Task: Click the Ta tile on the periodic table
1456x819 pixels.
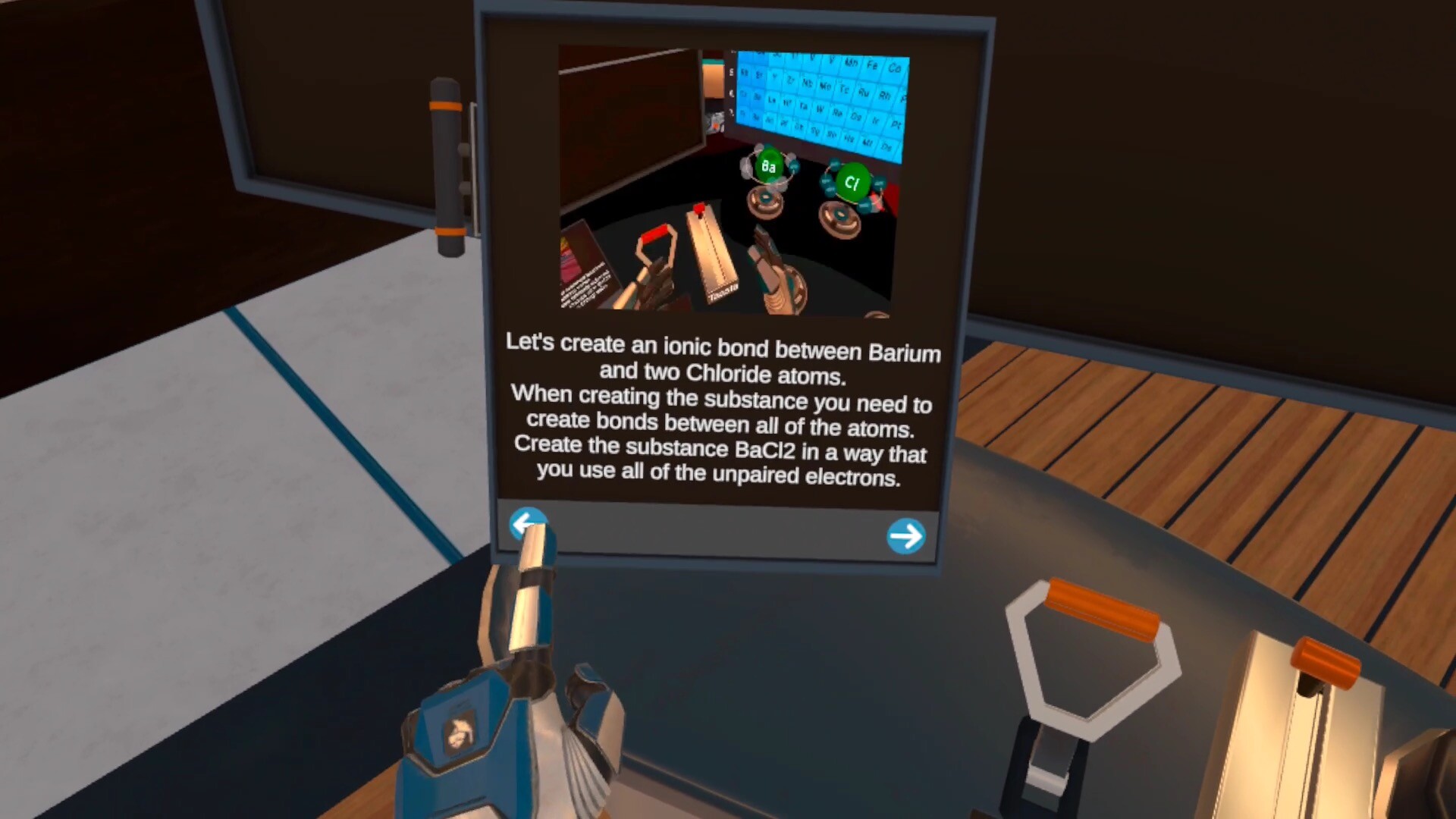Action: (804, 106)
